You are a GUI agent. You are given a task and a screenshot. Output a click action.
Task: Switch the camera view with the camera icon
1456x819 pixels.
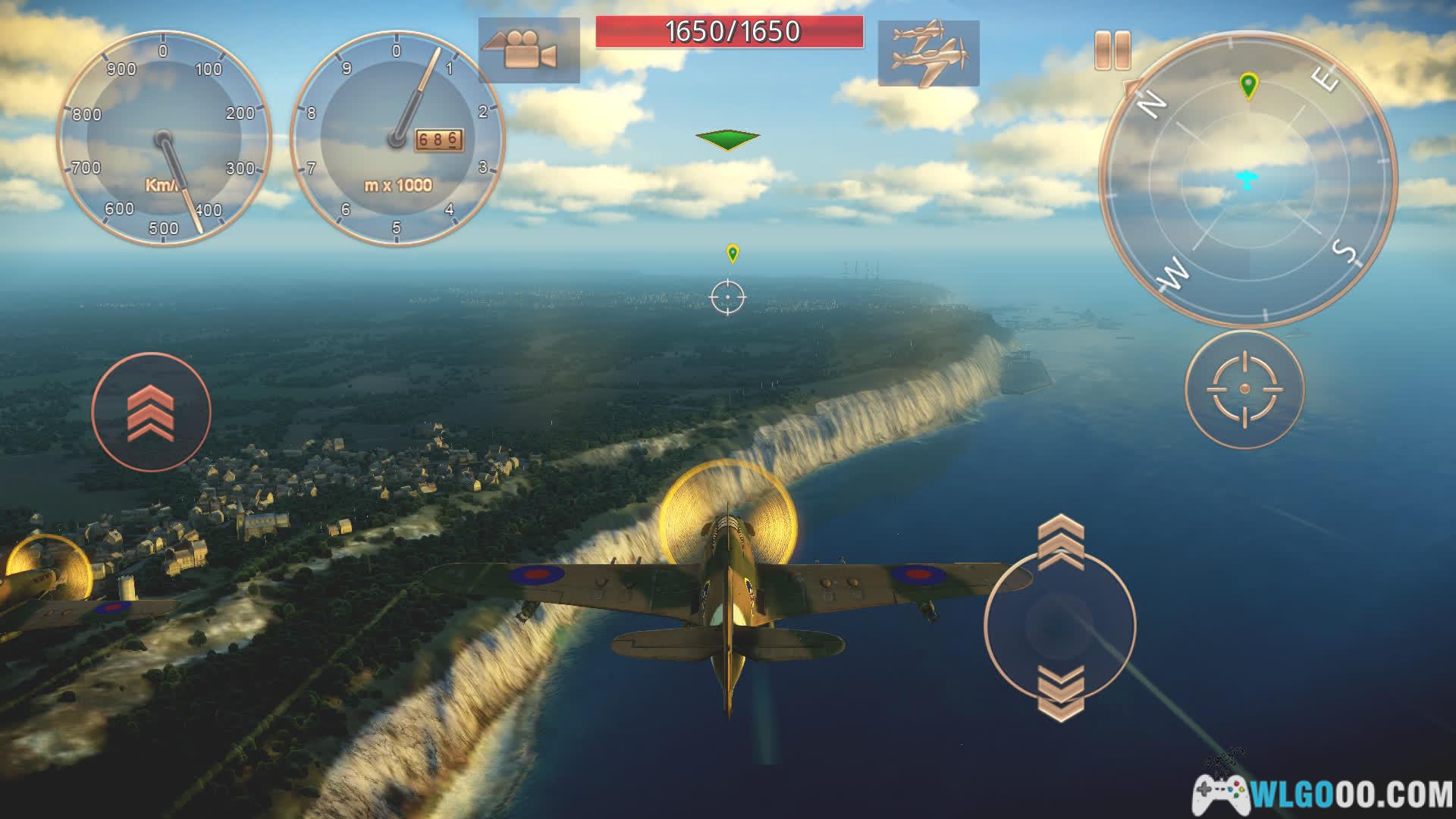[x=529, y=50]
